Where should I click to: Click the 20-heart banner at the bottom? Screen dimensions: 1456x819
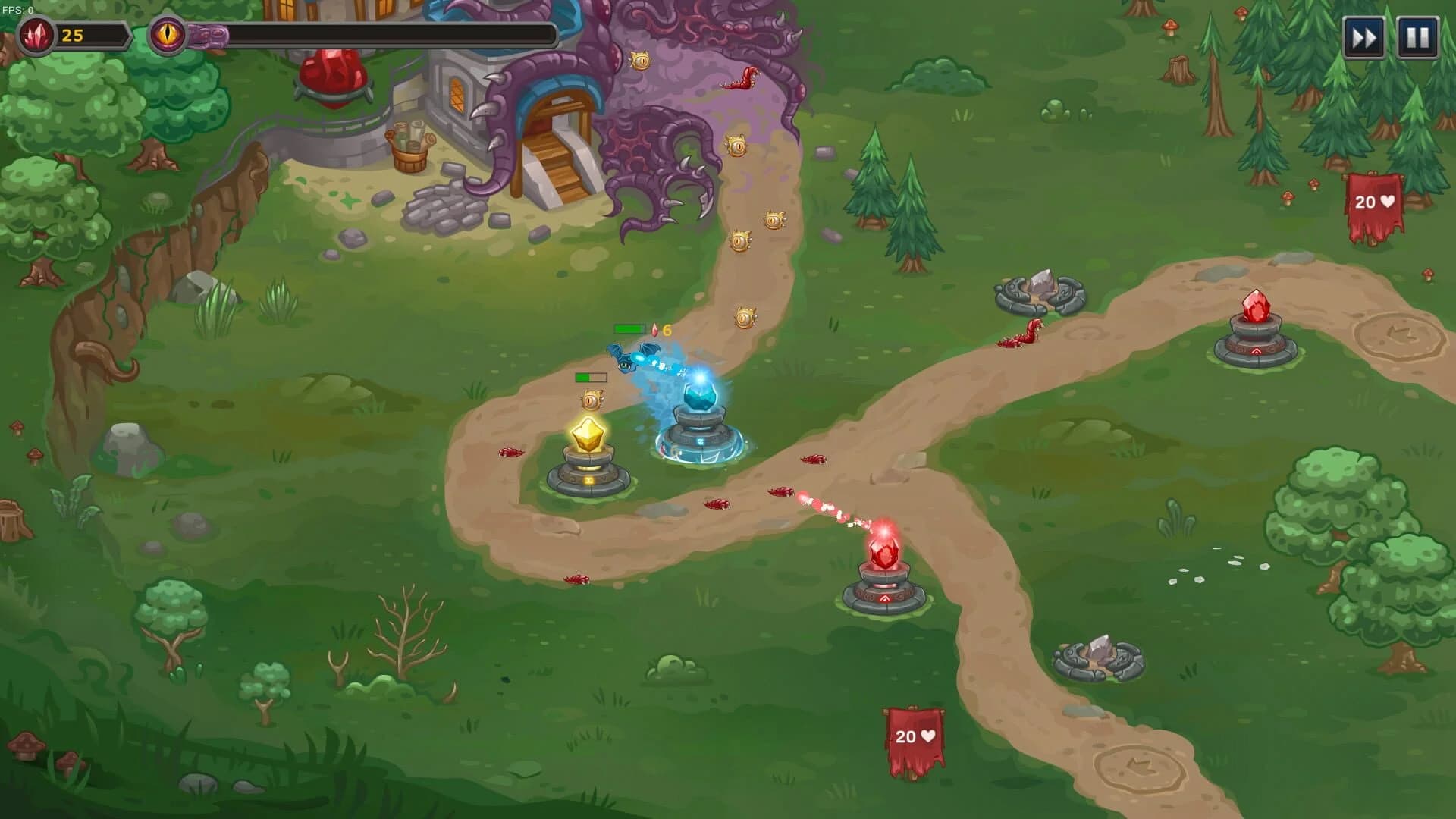(x=915, y=736)
